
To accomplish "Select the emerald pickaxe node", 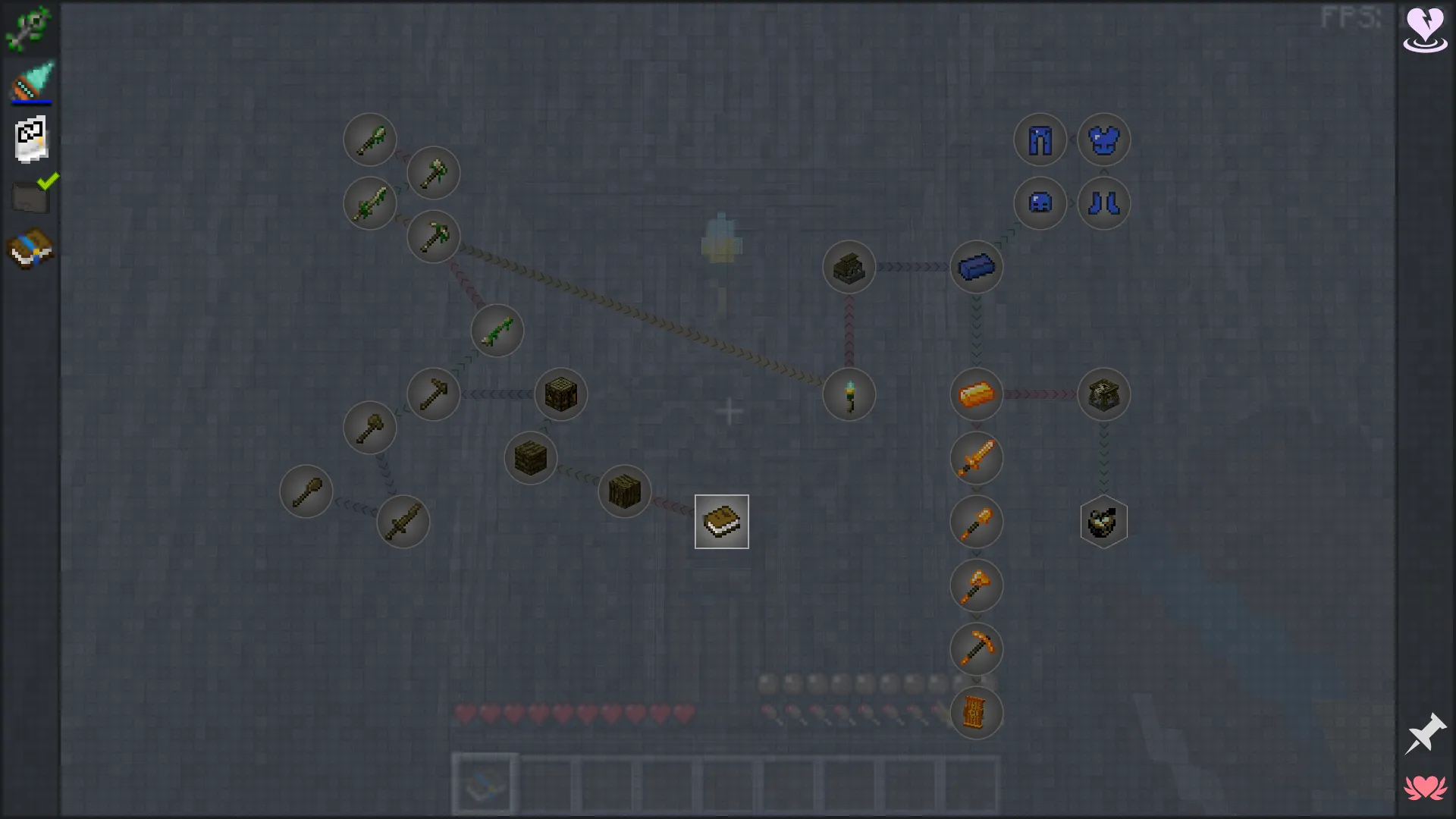I will (433, 237).
